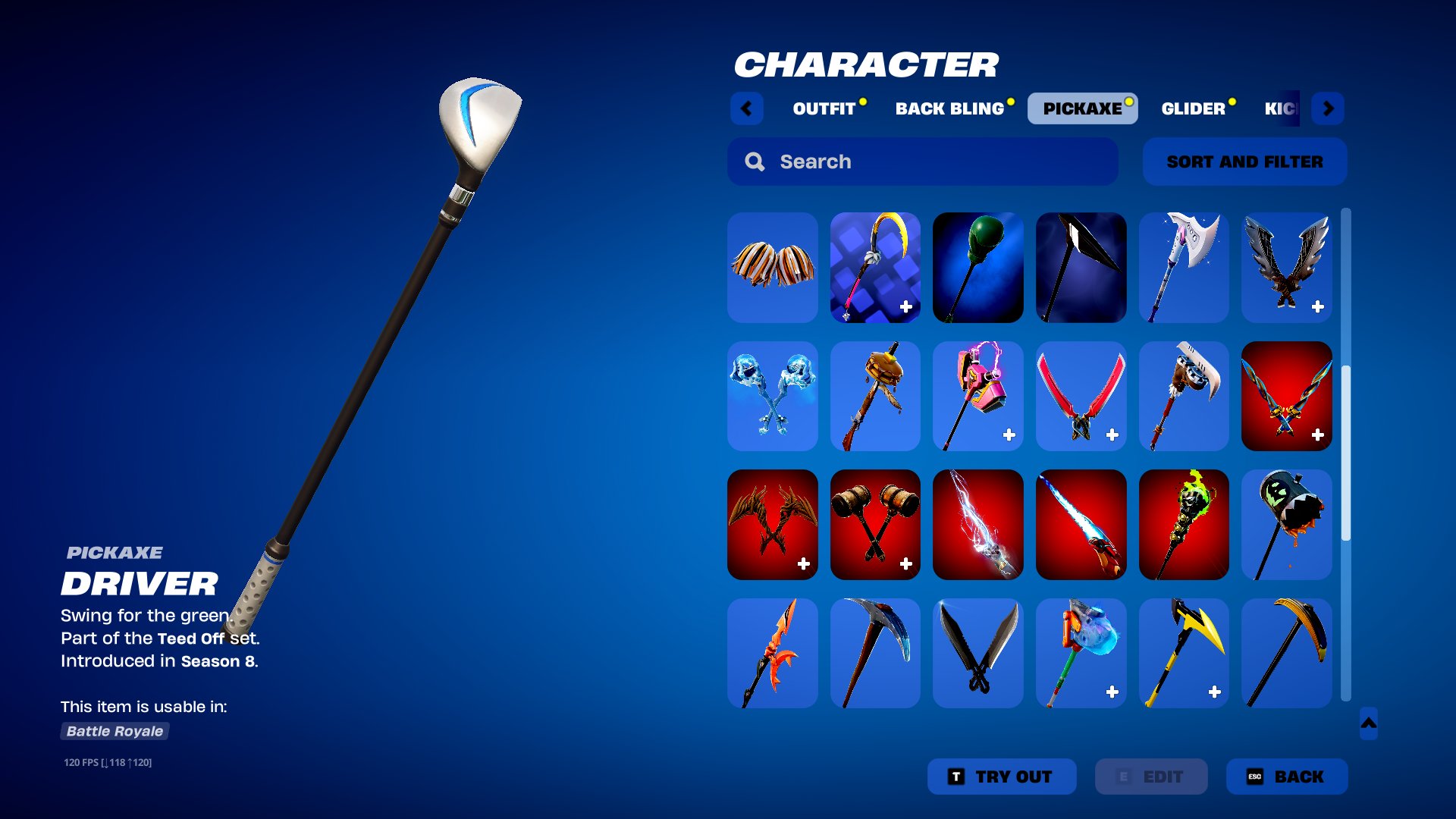Select the crossed wooden mallets pickaxe
The height and width of the screenshot is (819, 1456).
click(875, 525)
